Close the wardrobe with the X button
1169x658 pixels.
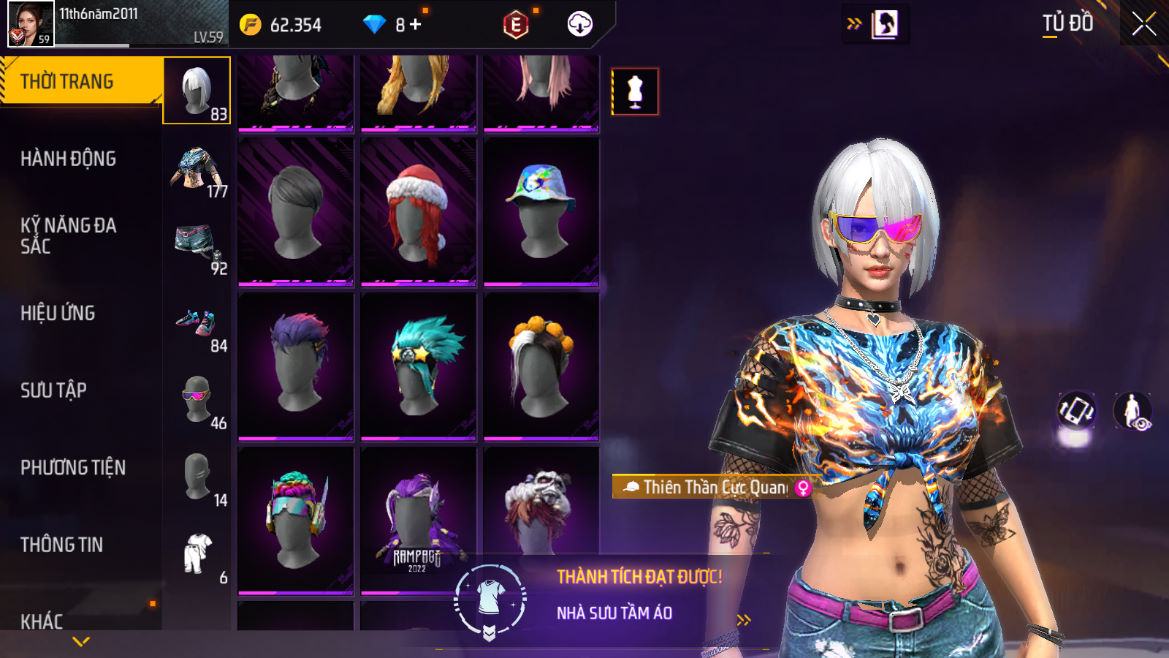click(1144, 25)
